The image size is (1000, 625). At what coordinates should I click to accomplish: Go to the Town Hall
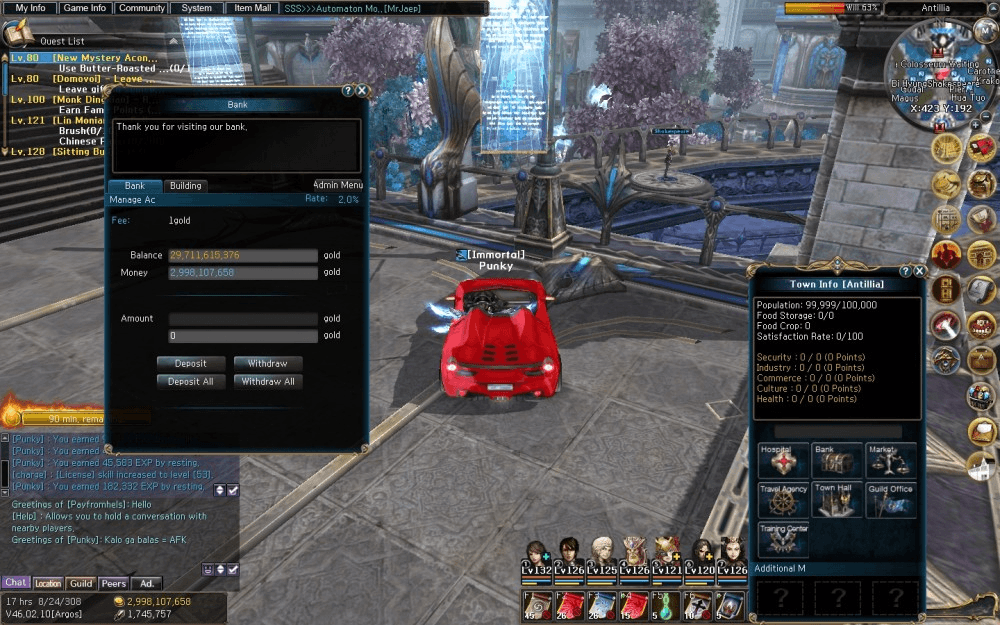(836, 499)
